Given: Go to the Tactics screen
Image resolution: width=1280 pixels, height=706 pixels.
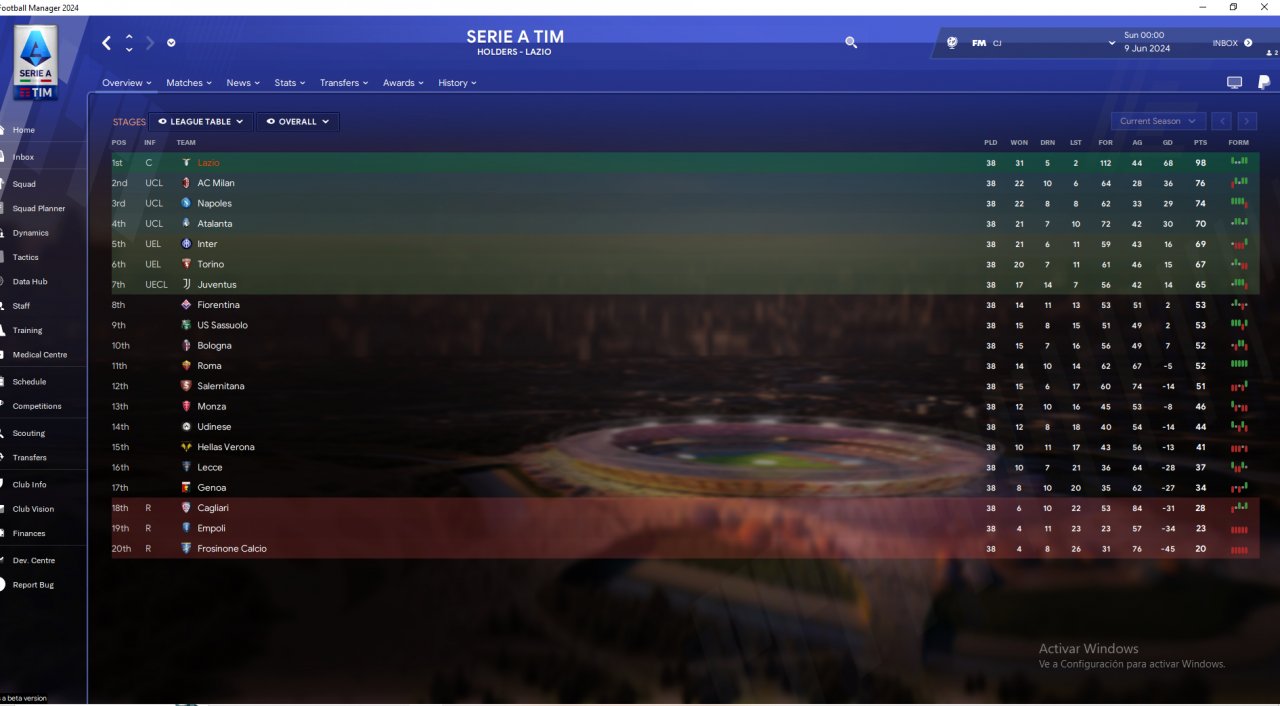Looking at the screenshot, I should point(25,257).
